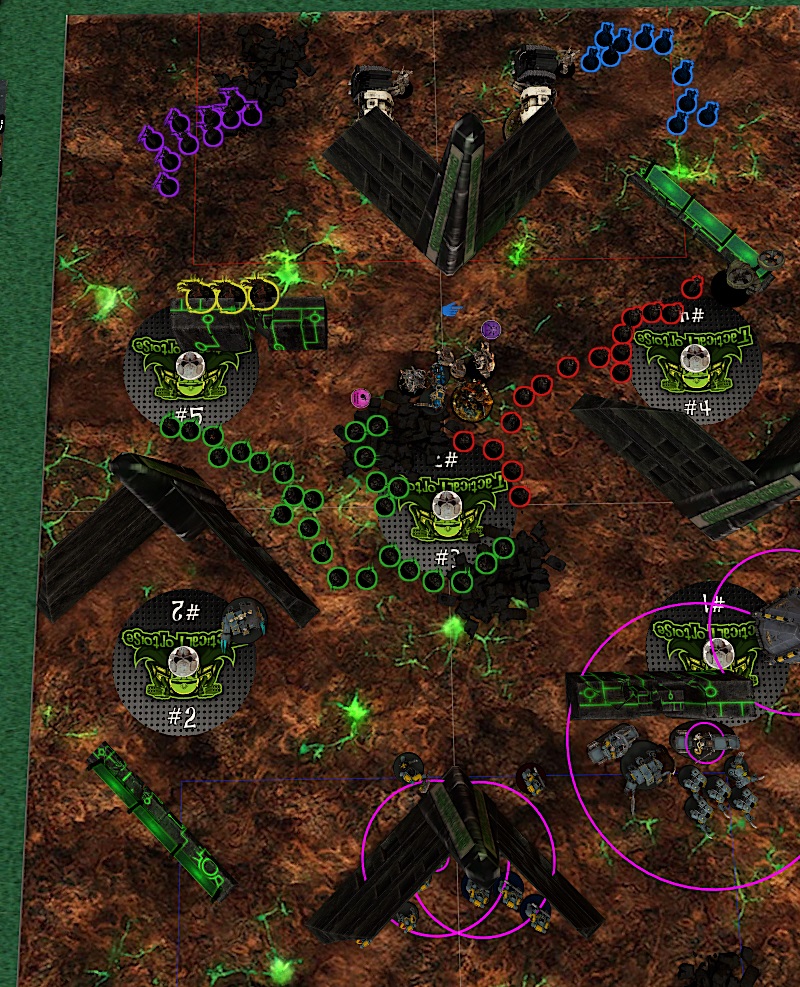
Task: Pick the round purple status token
Action: pyautogui.click(x=490, y=329)
